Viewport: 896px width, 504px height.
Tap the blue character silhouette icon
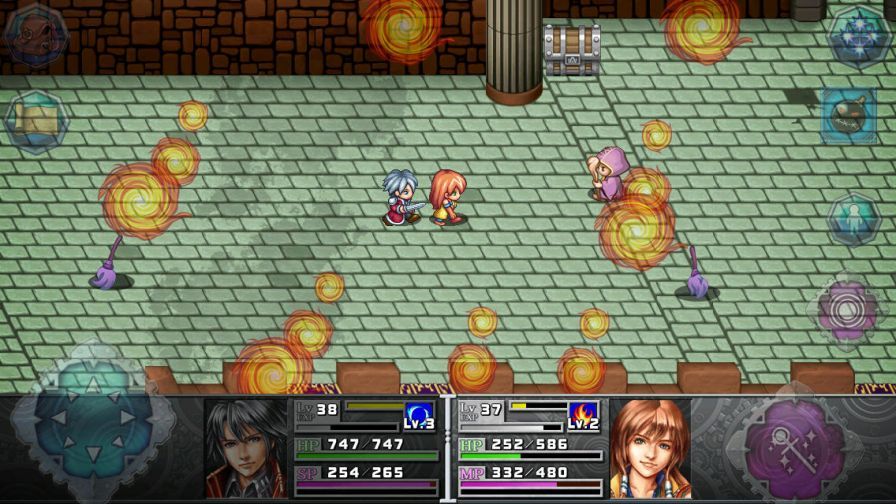pyautogui.click(x=853, y=218)
